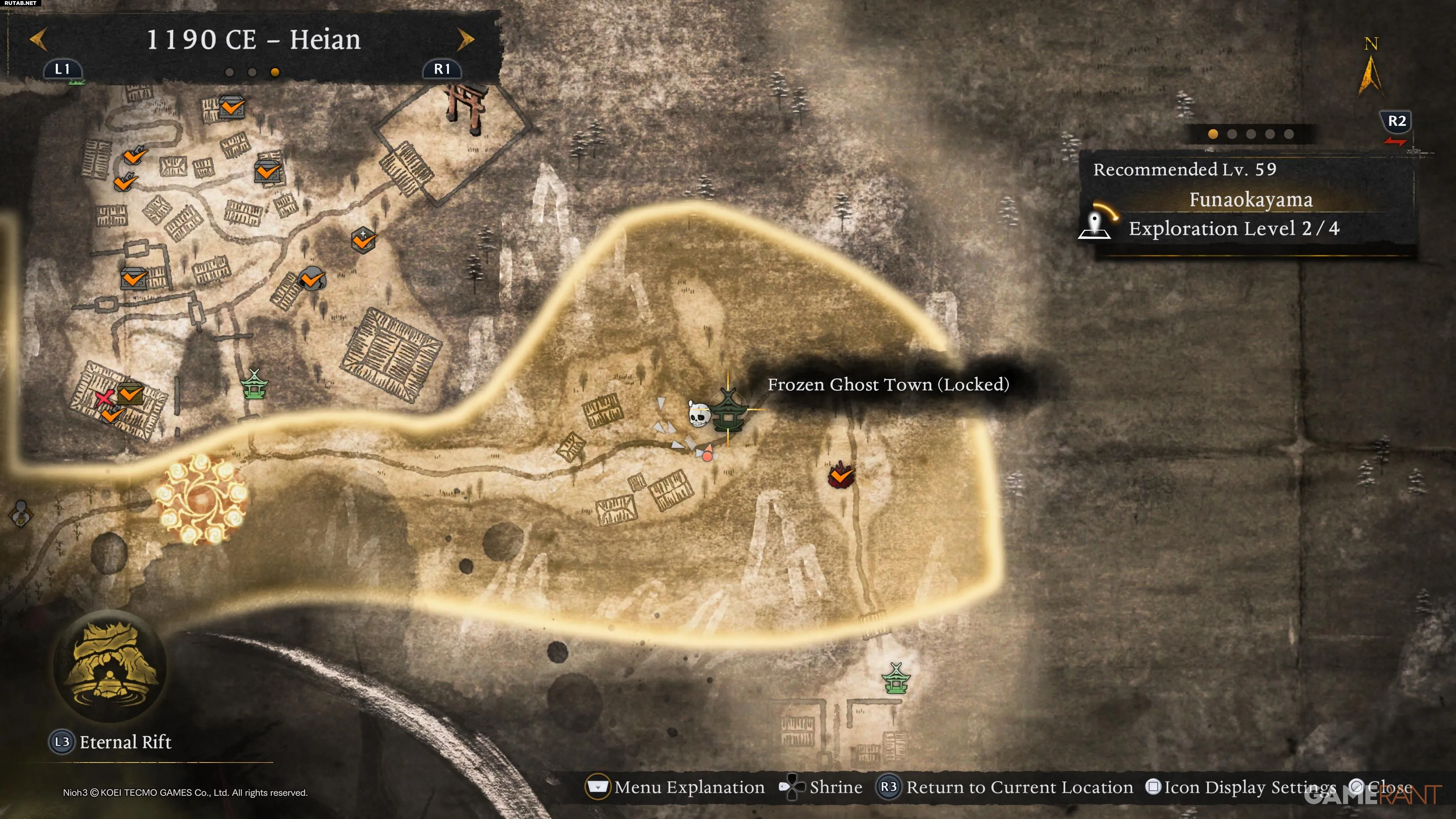Viewport: 1456px width, 819px height.
Task: Select the Frozen Ghost Town locked shrine marker
Action: pyautogui.click(x=728, y=411)
